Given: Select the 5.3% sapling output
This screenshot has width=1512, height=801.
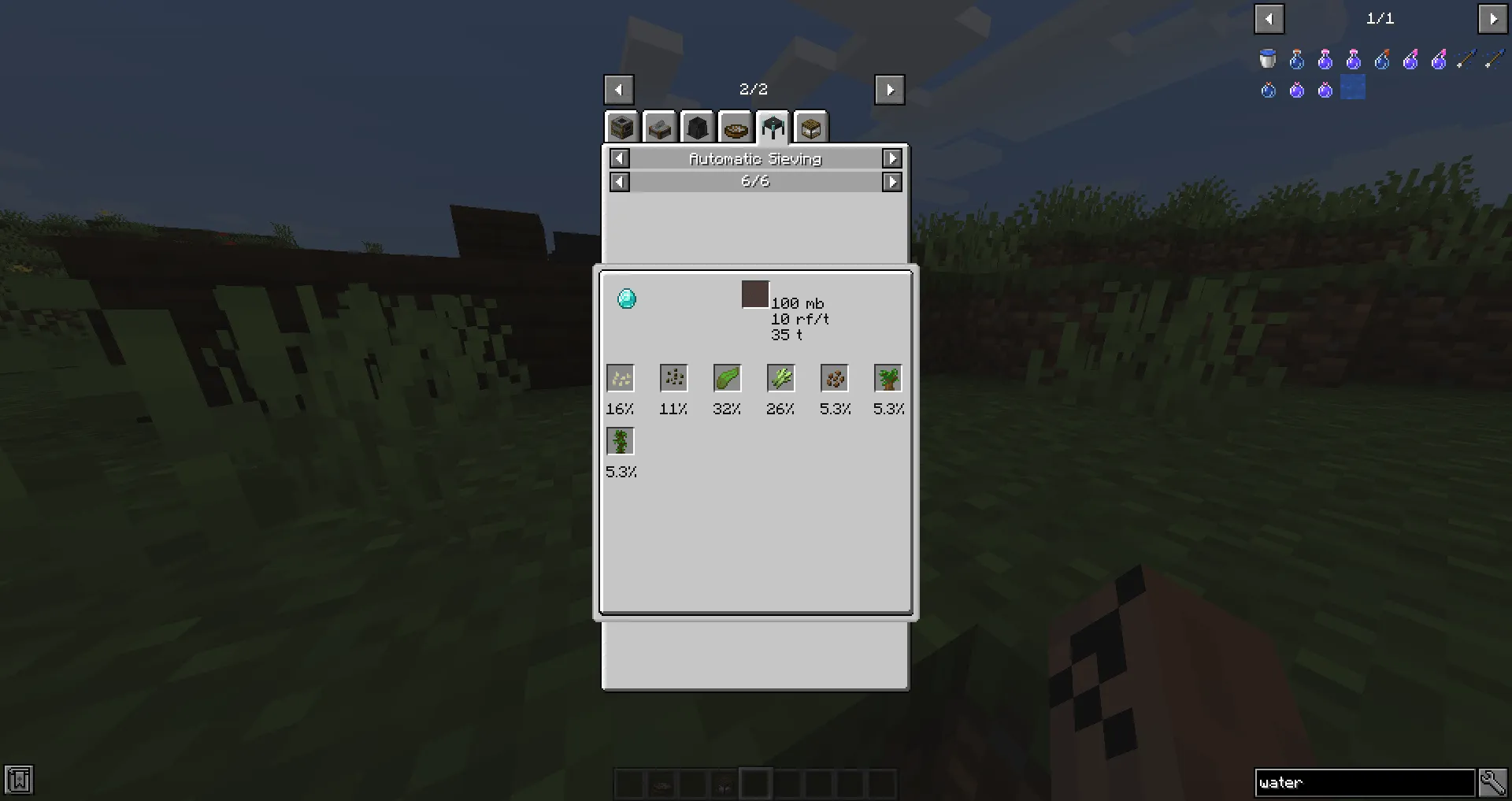Looking at the screenshot, I should 888,377.
